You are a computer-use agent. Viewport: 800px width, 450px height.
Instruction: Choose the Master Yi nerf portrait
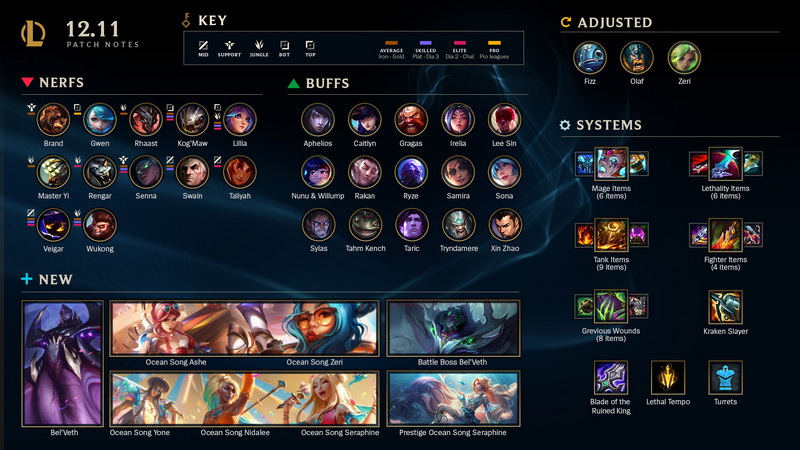[x=53, y=173]
